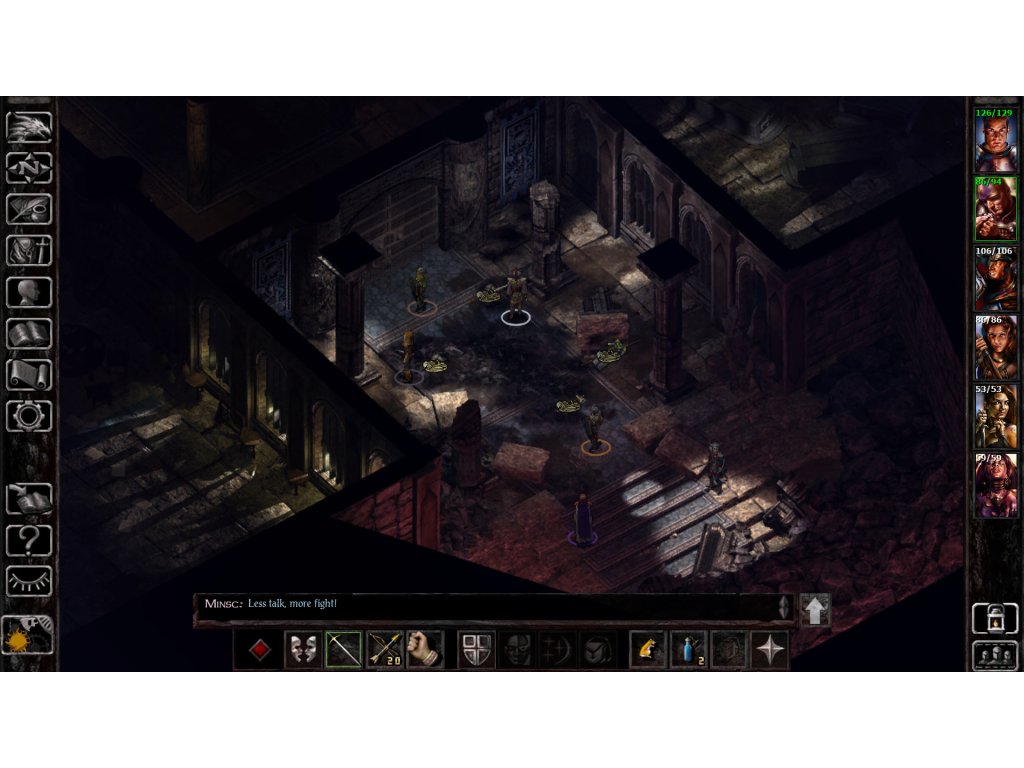Select the first party portrait at the top

[x=995, y=140]
